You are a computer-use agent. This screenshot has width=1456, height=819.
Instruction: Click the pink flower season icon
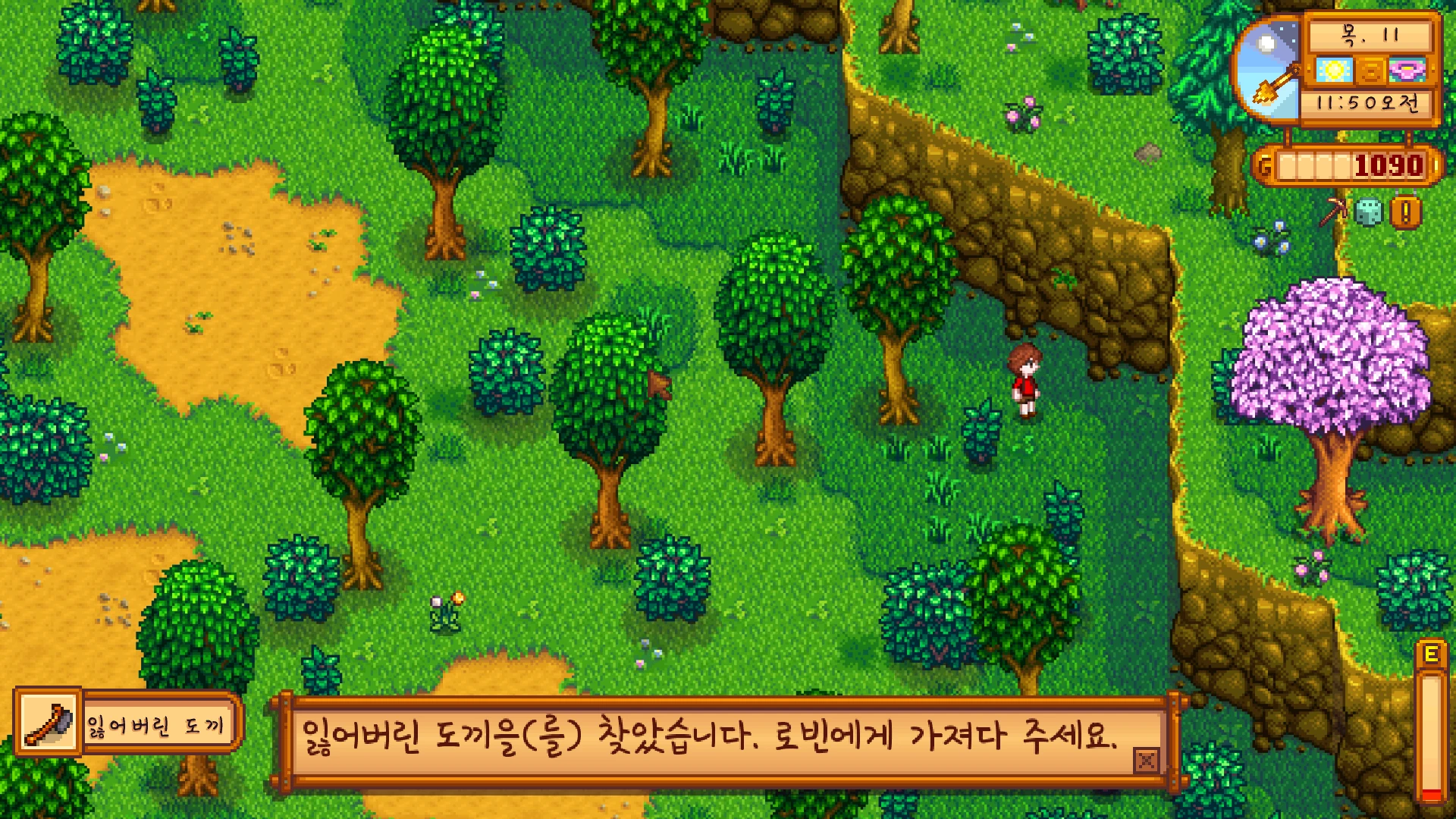pos(1407,71)
